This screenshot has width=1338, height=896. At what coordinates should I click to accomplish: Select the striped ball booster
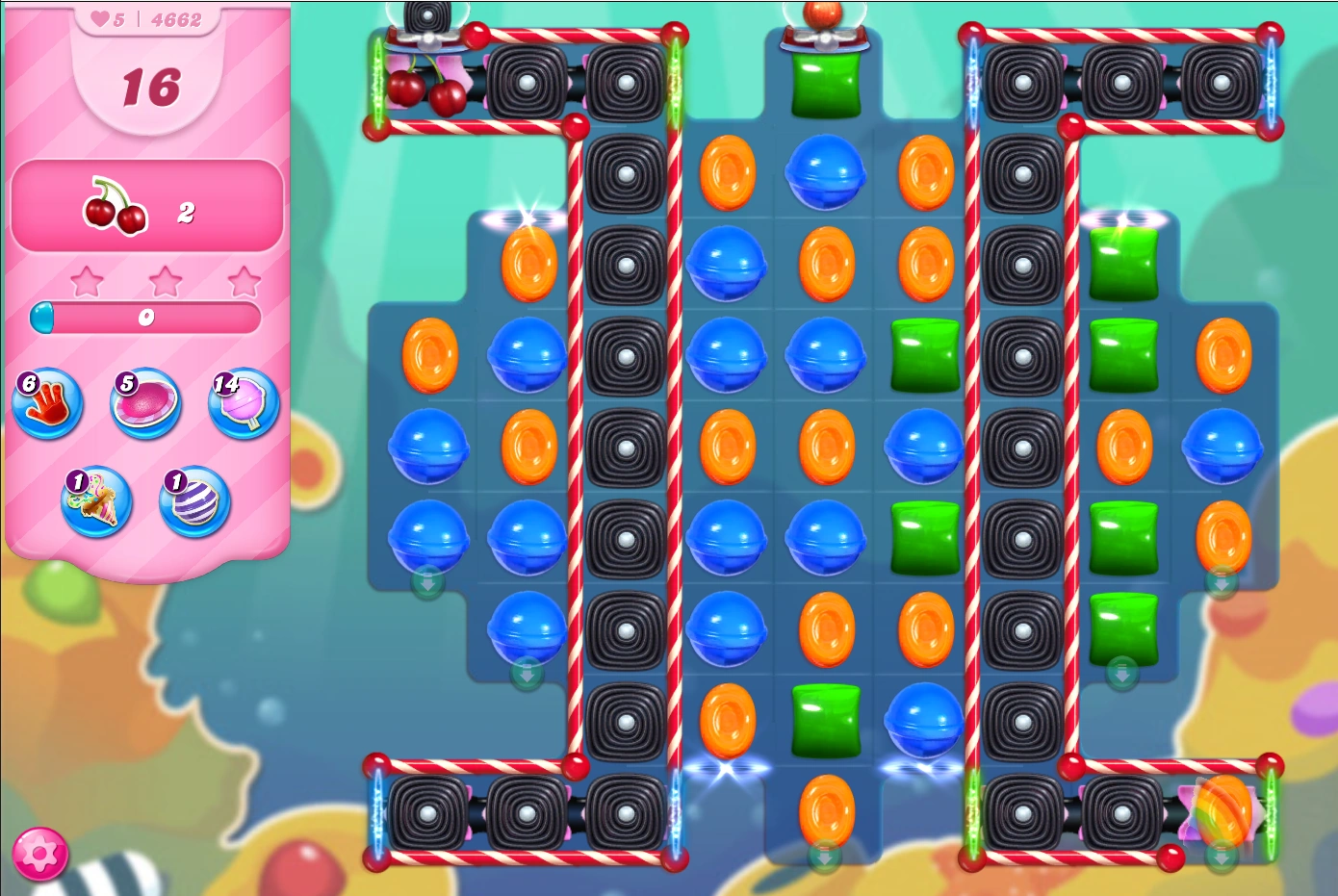(x=193, y=503)
